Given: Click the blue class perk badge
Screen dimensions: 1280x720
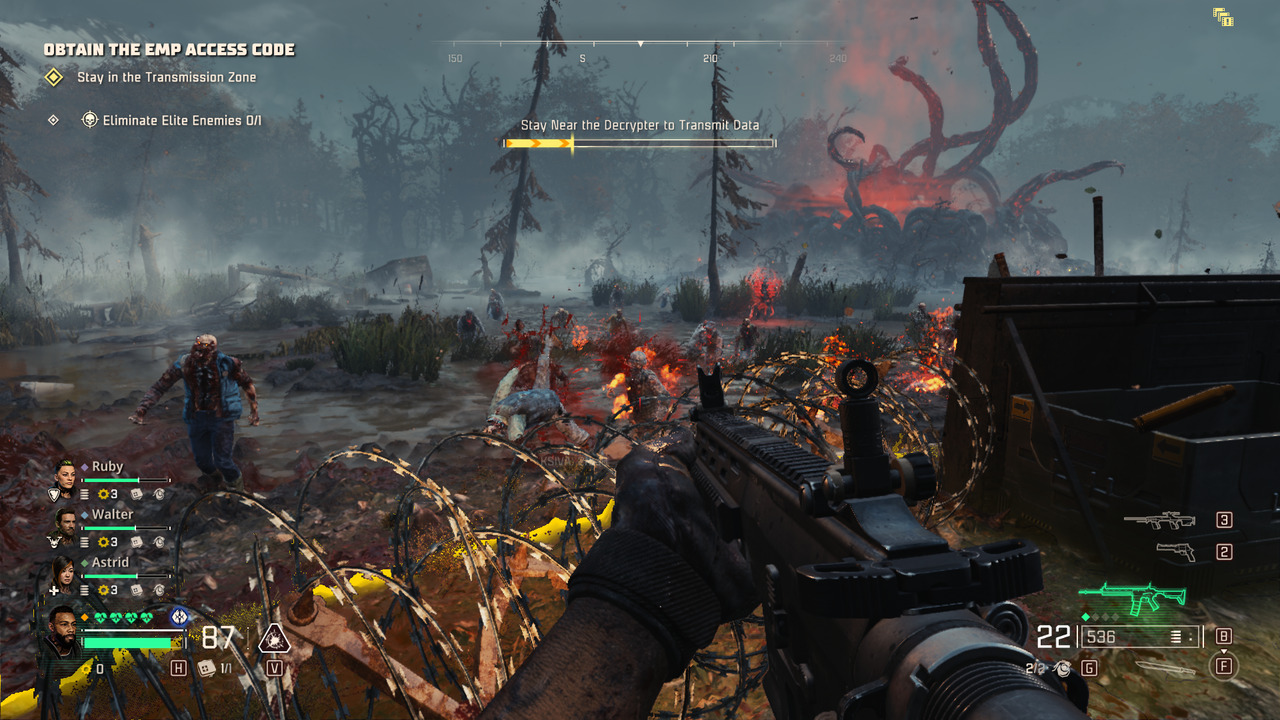Looking at the screenshot, I should tap(179, 617).
